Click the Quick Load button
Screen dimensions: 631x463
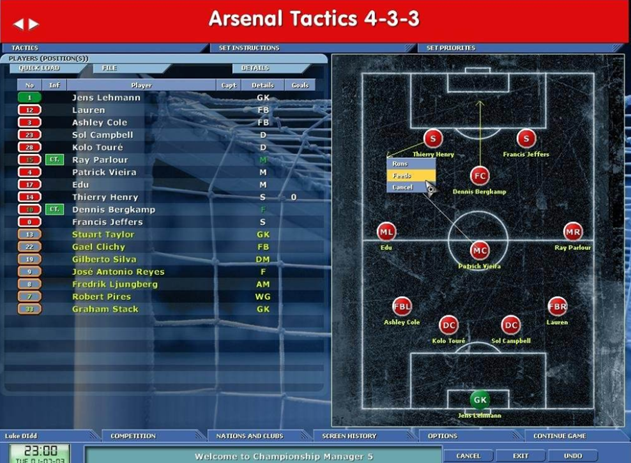pyautogui.click(x=39, y=68)
